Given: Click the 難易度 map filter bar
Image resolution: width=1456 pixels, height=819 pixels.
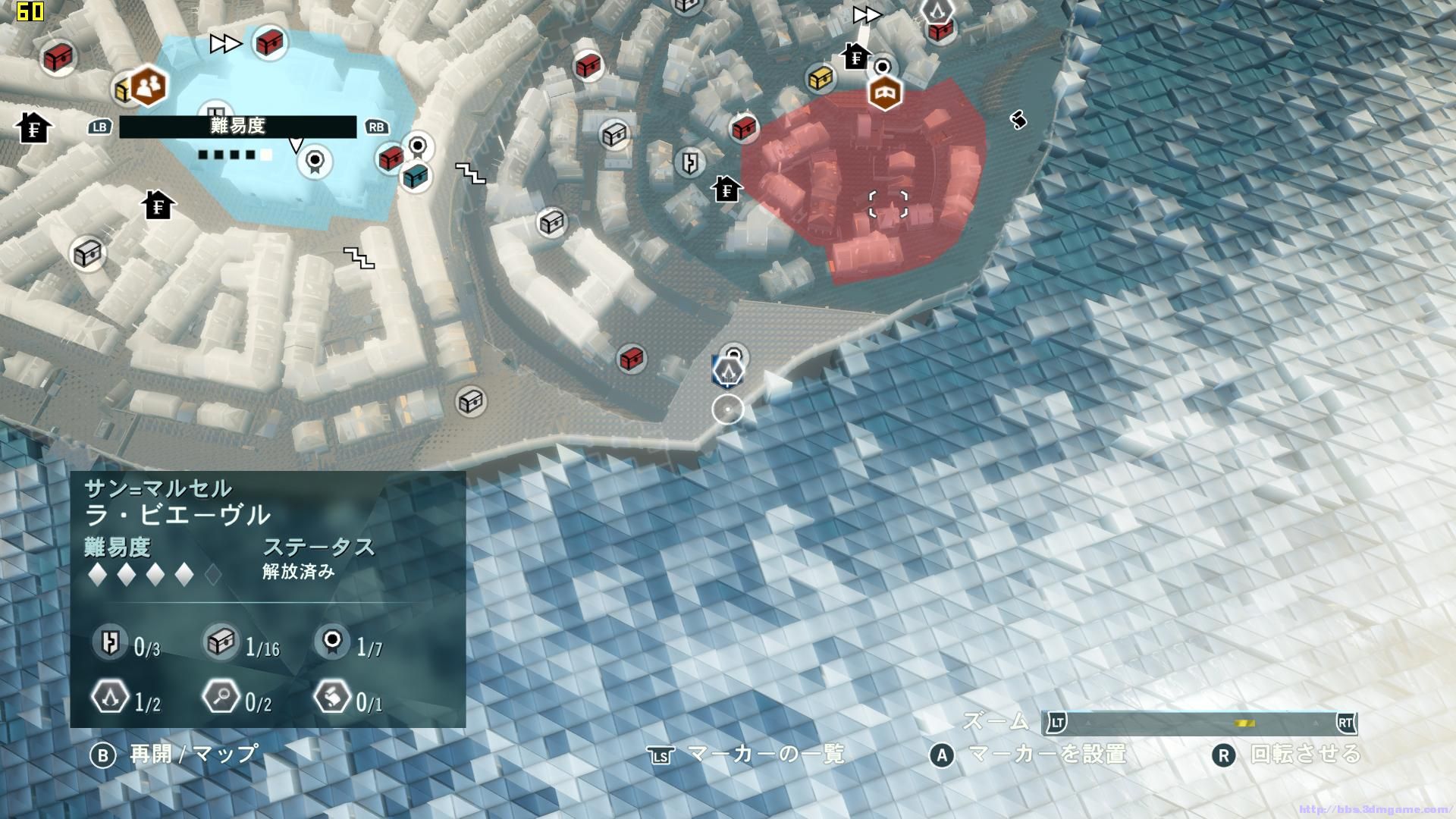Looking at the screenshot, I should click(x=237, y=127).
